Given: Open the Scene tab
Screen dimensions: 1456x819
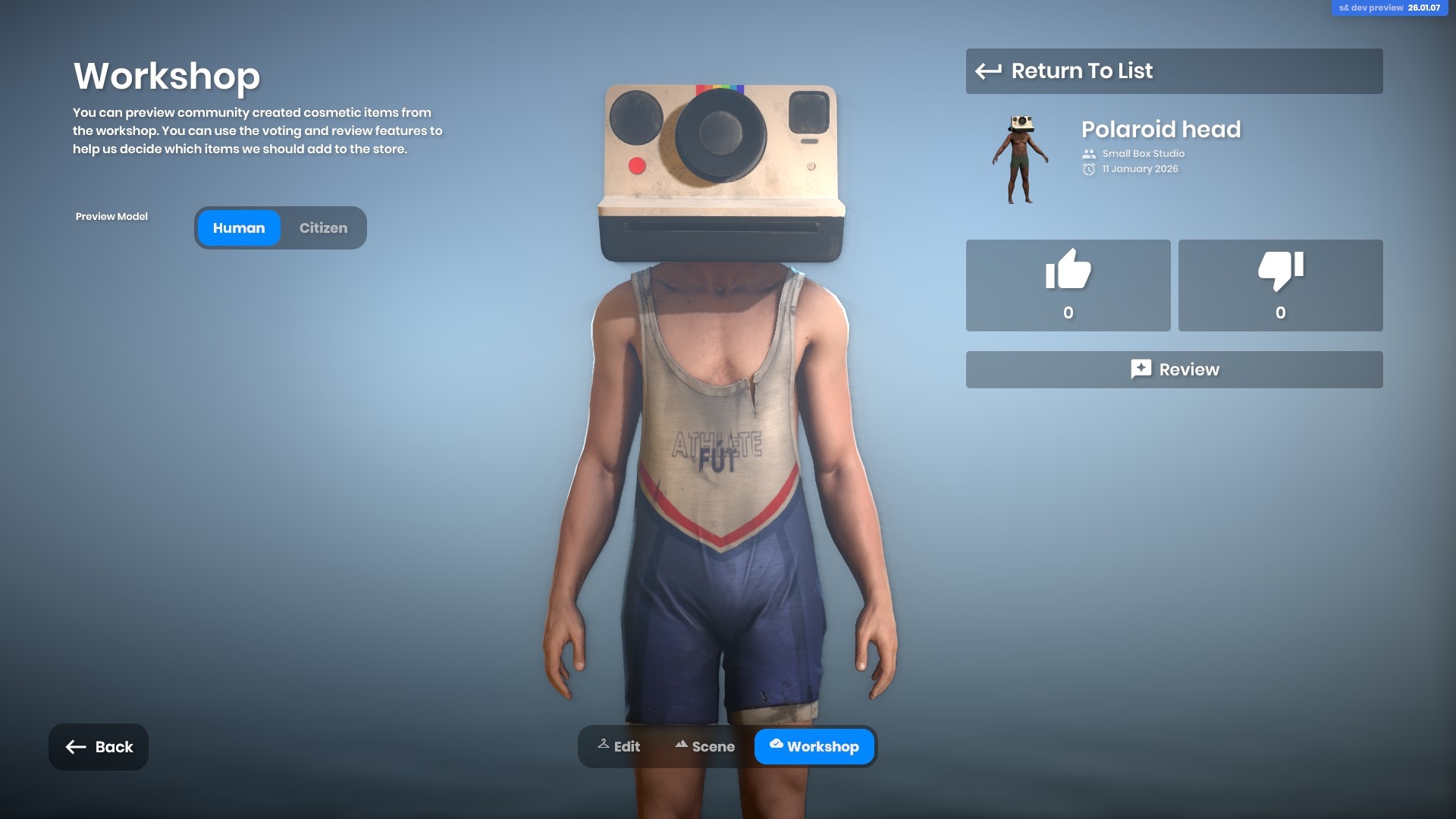Looking at the screenshot, I should [x=704, y=747].
